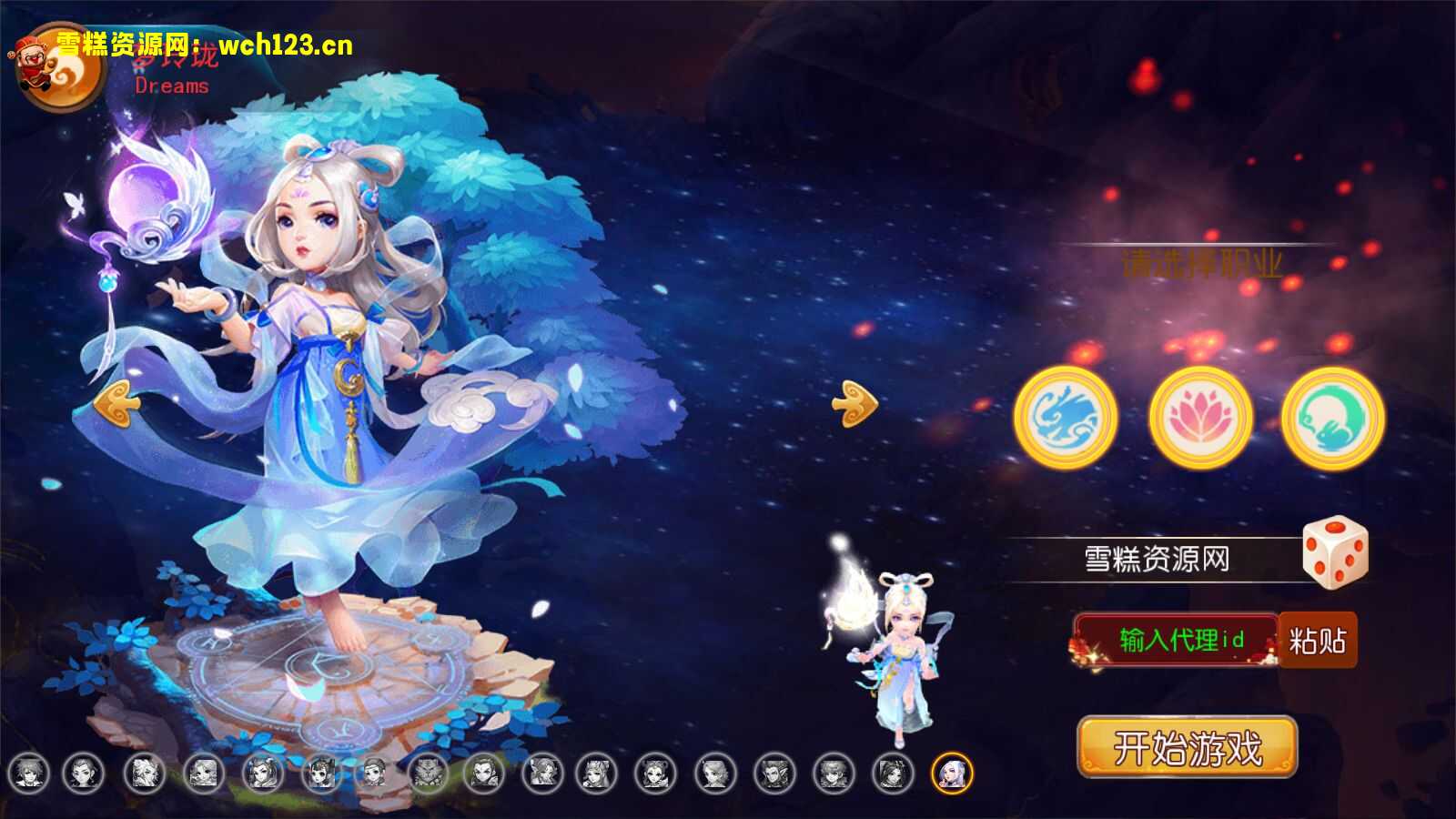
Task: Select the blue dragon class emblem
Action: pos(1067,417)
